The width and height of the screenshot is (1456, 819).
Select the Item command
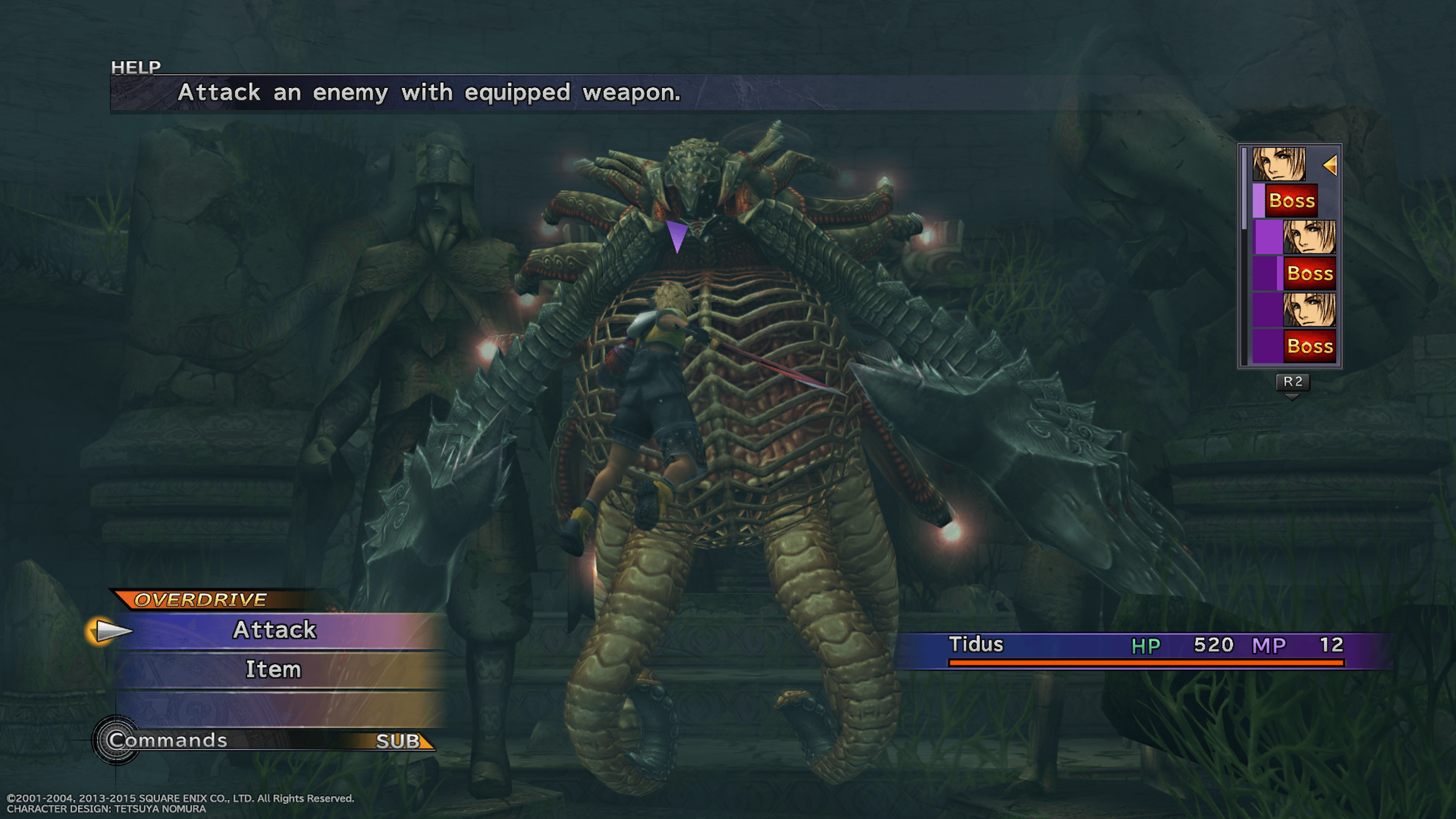(274, 669)
